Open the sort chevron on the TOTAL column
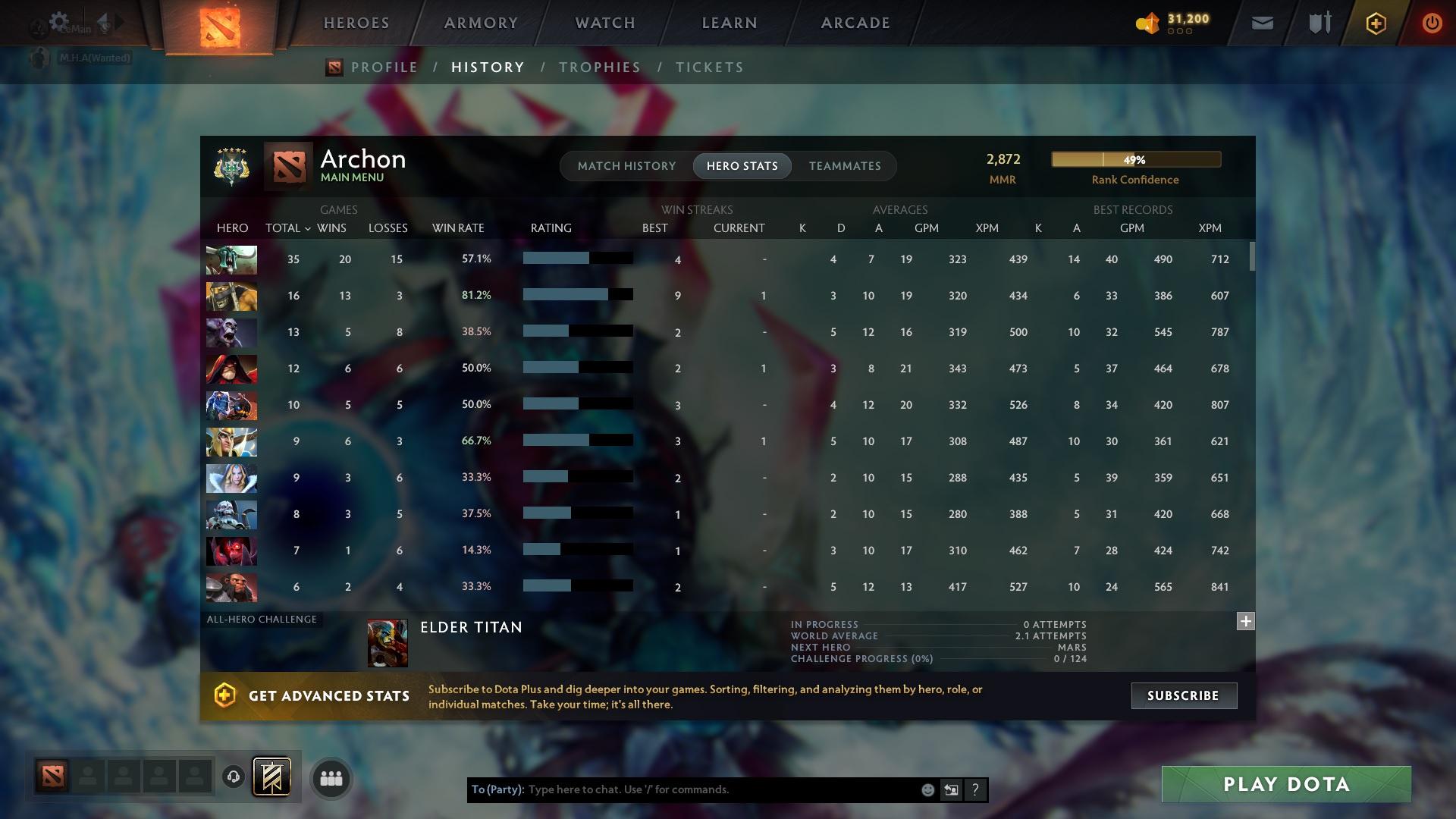The height and width of the screenshot is (819, 1456). 308,228
